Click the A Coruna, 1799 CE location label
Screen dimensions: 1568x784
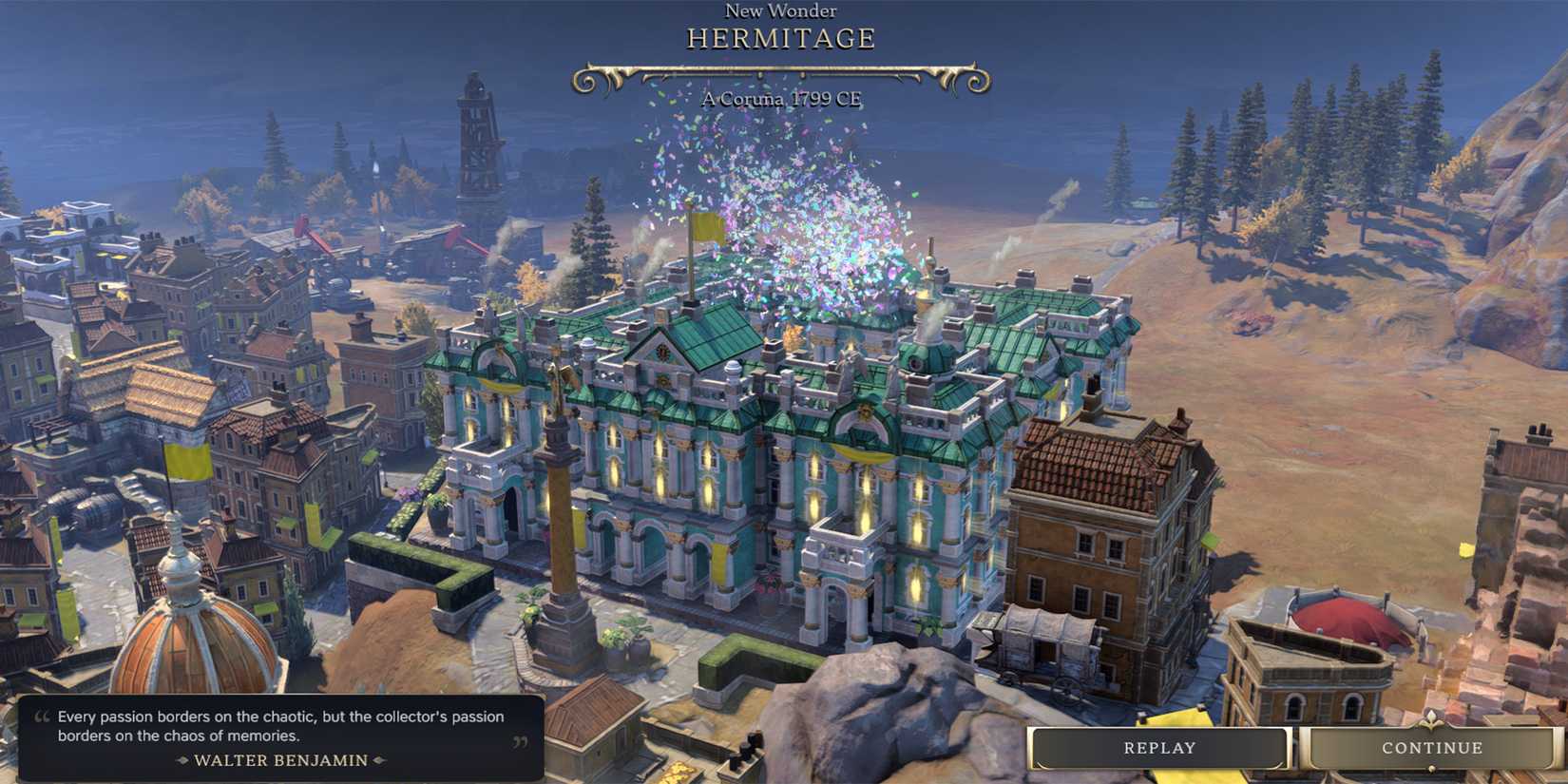coord(781,99)
